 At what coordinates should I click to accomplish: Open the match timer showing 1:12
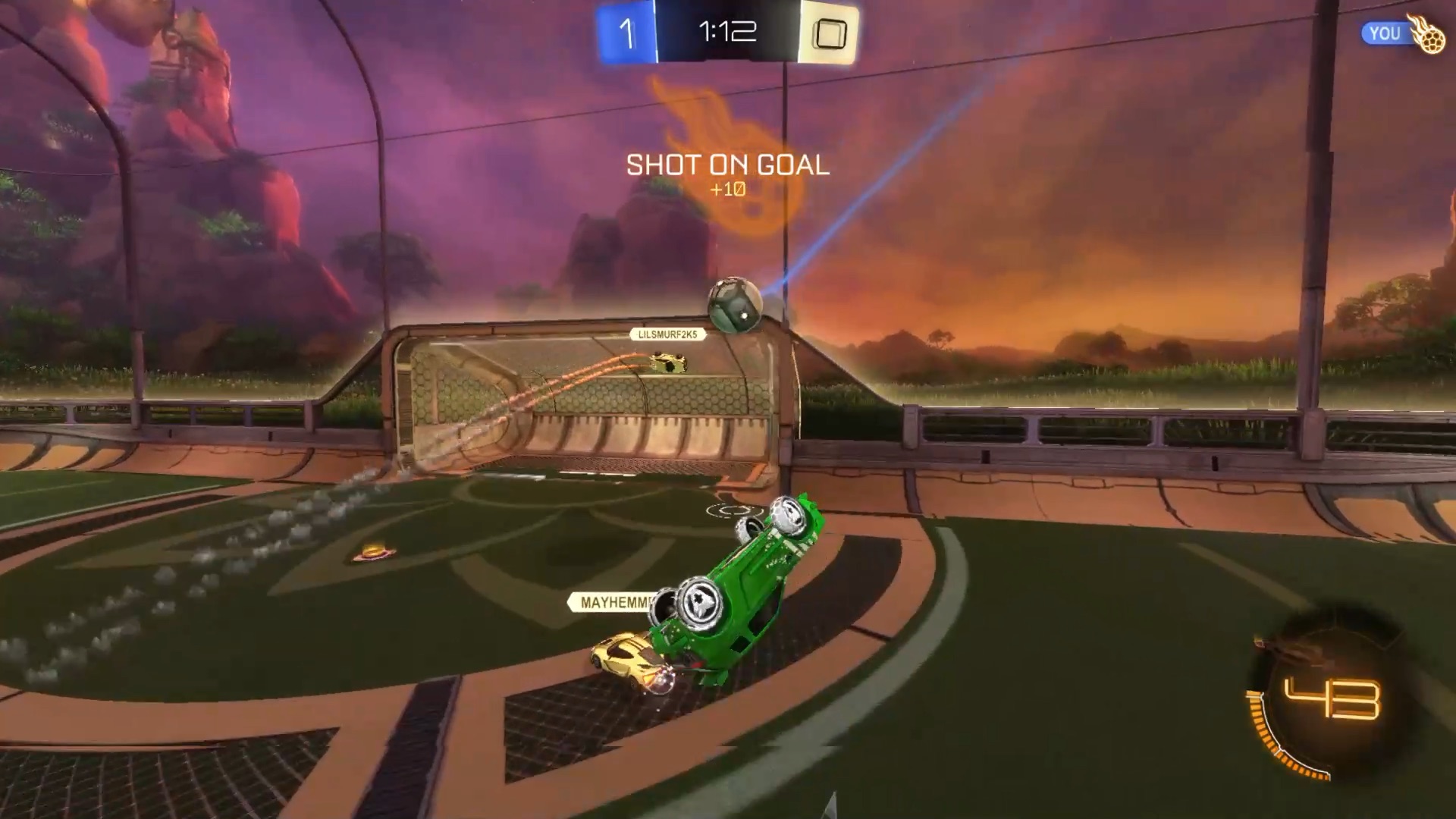tap(726, 32)
